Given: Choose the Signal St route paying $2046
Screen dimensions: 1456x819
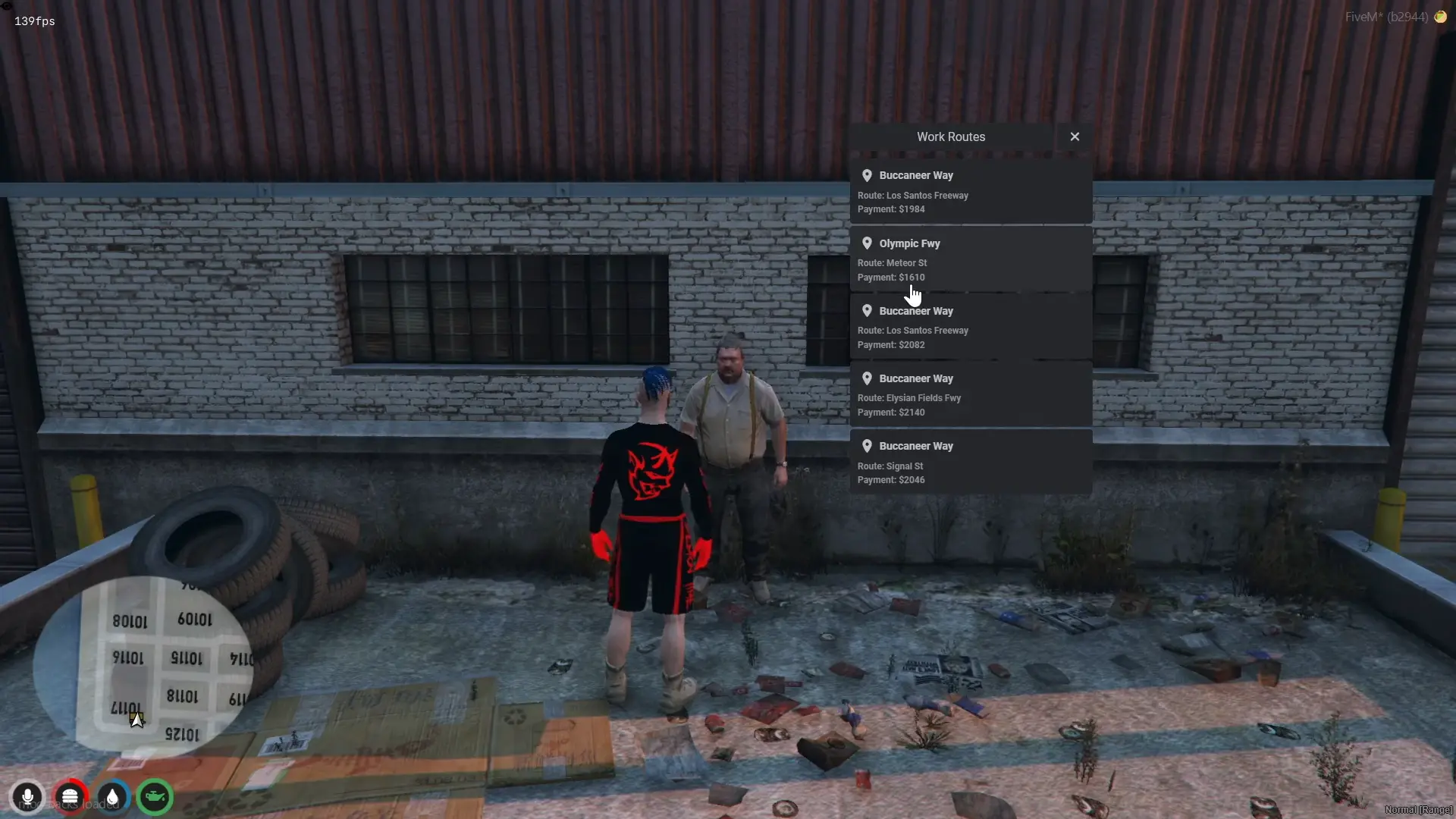Looking at the screenshot, I should [971, 462].
